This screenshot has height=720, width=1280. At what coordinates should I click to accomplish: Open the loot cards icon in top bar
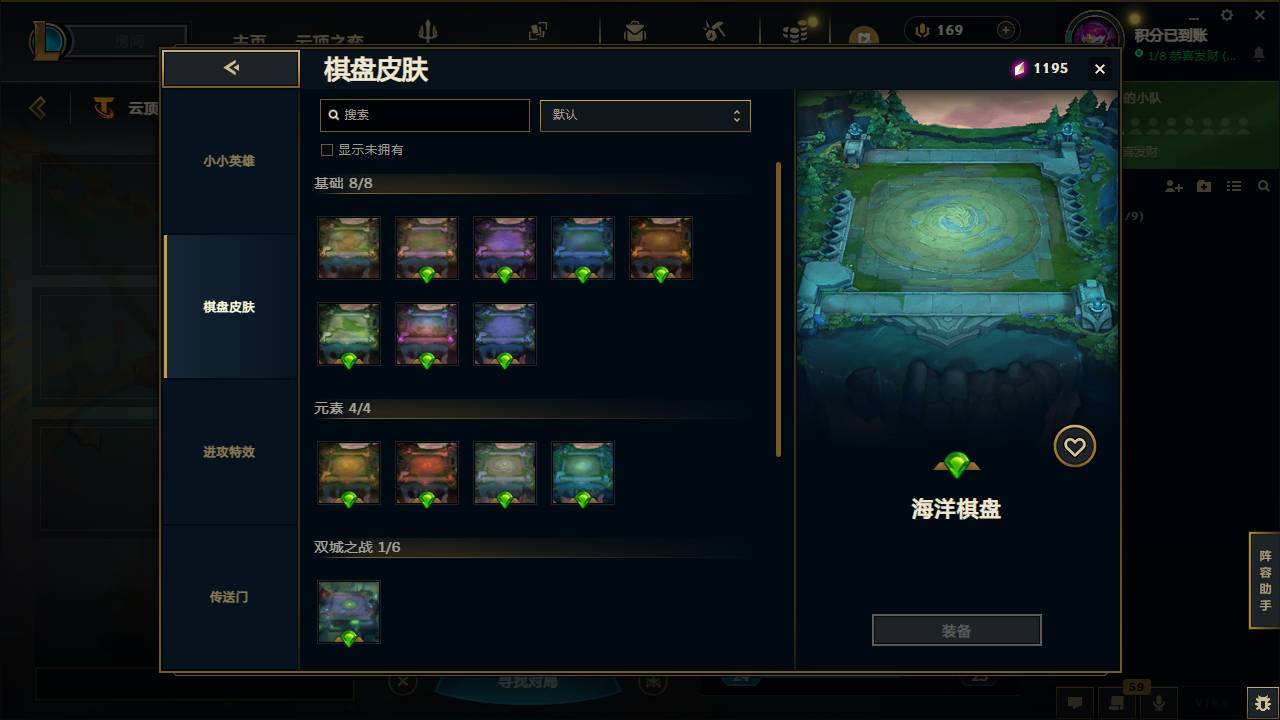click(537, 30)
